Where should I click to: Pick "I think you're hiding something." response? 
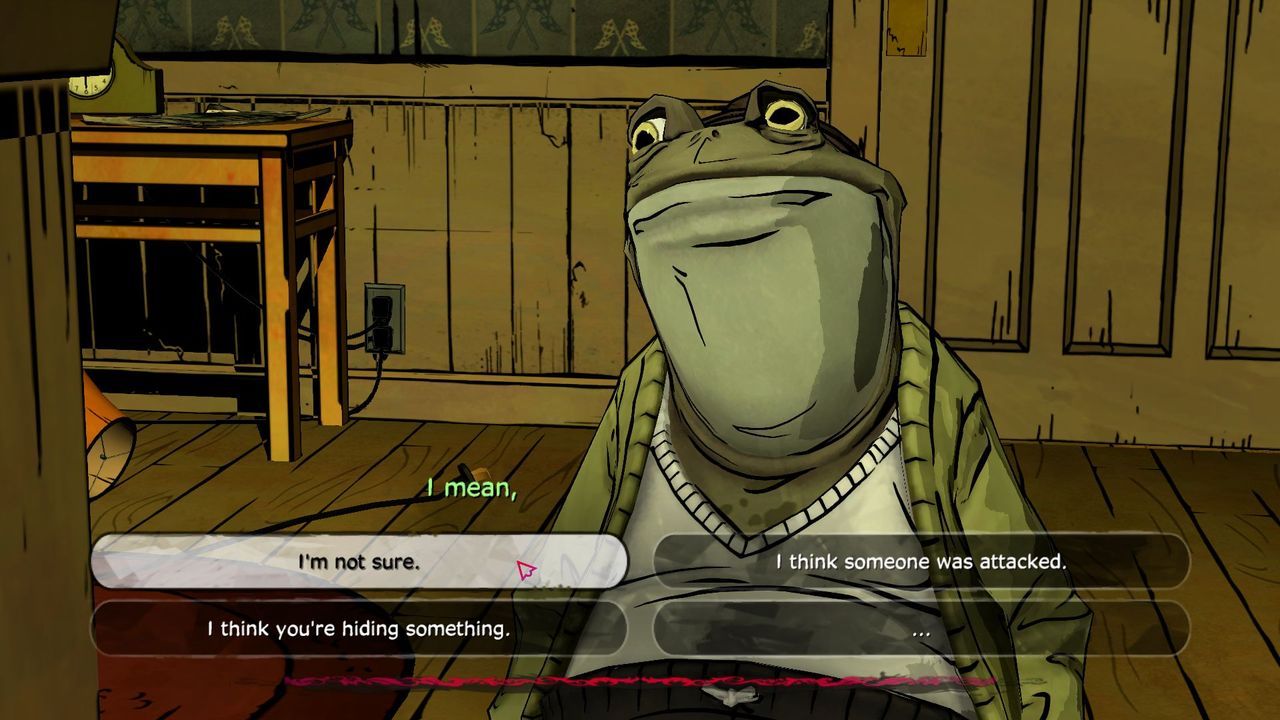[358, 629]
